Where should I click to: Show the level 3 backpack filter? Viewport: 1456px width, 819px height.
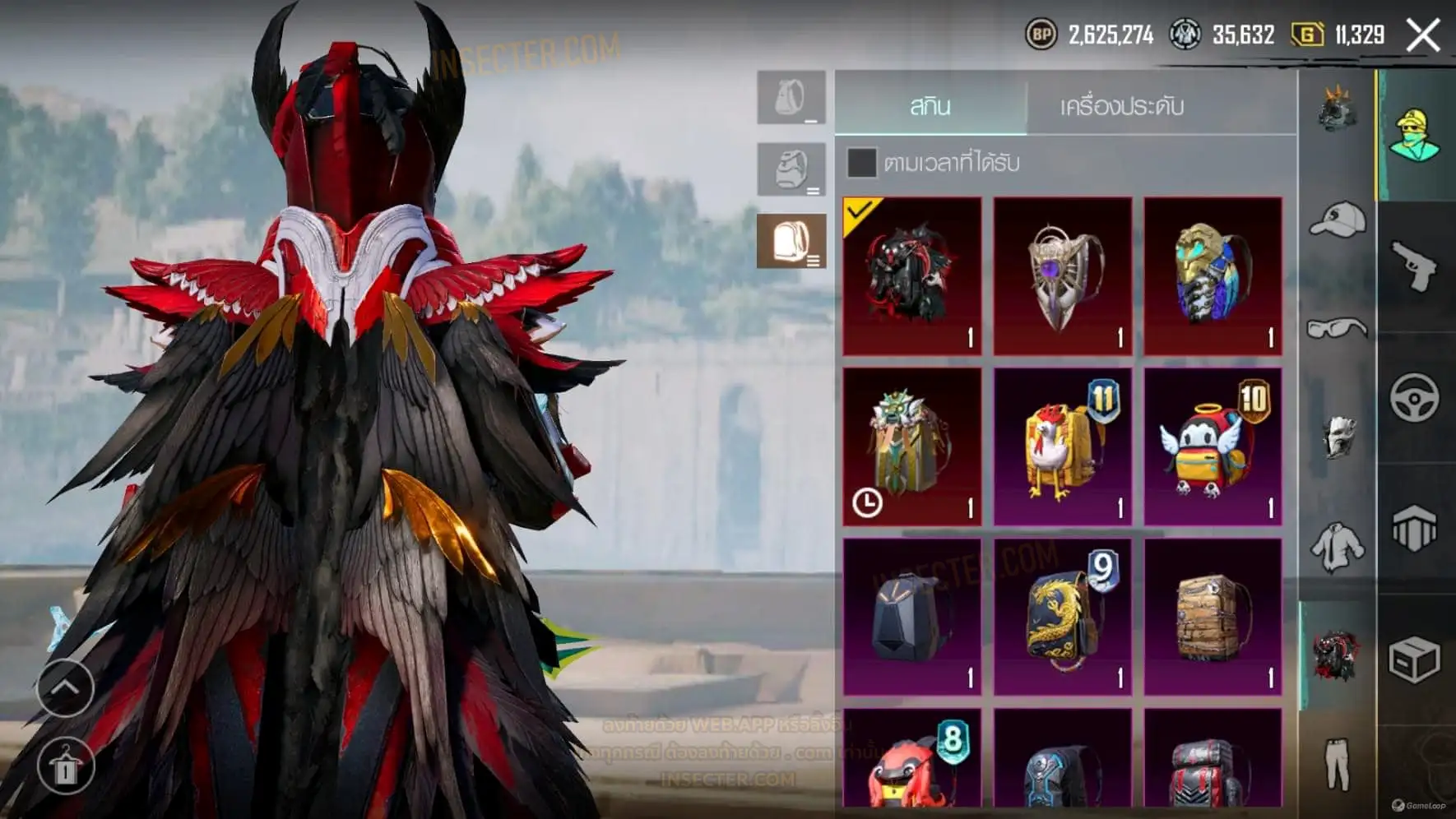point(791,241)
